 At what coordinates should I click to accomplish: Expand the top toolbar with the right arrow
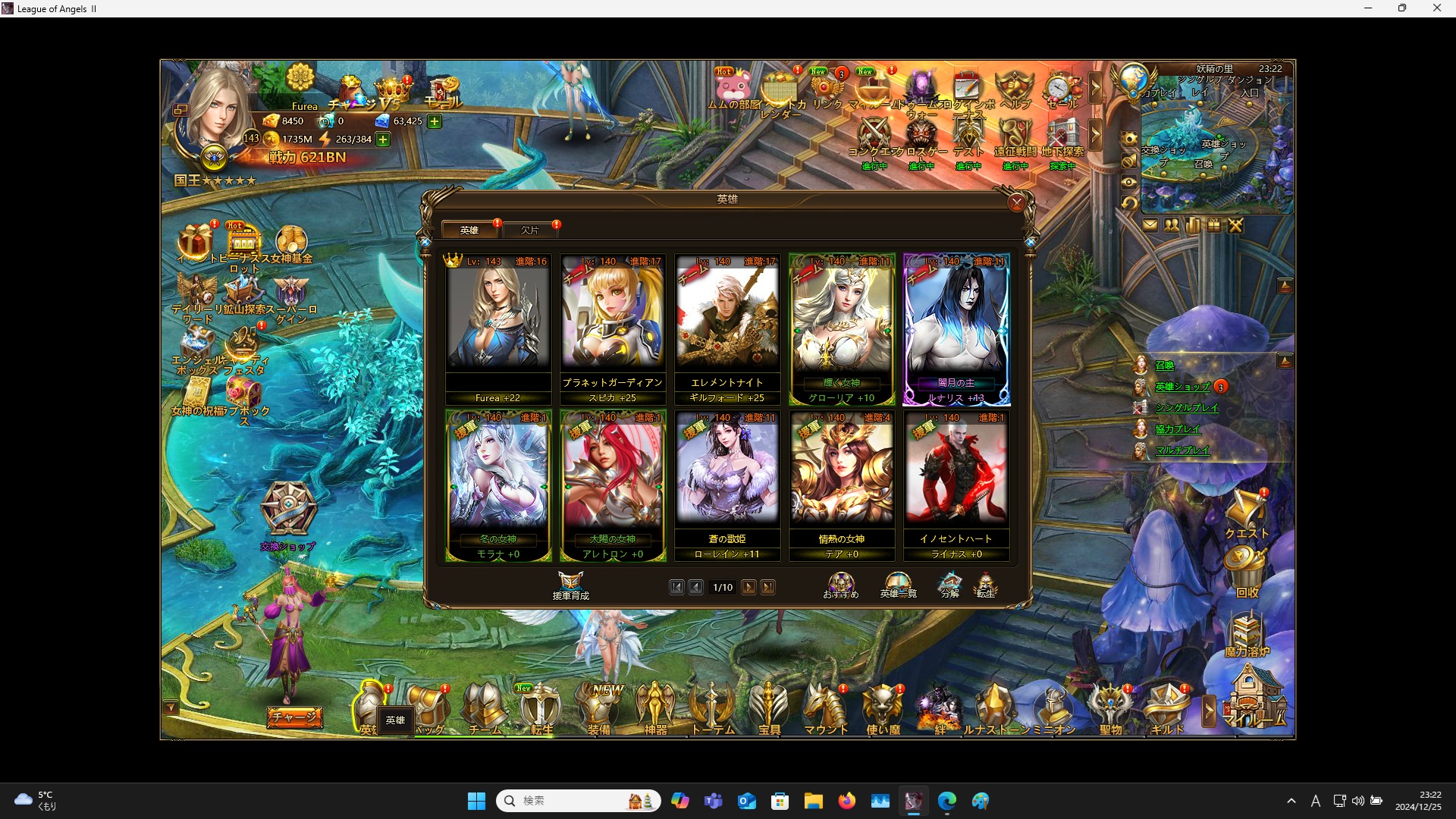tap(1097, 89)
